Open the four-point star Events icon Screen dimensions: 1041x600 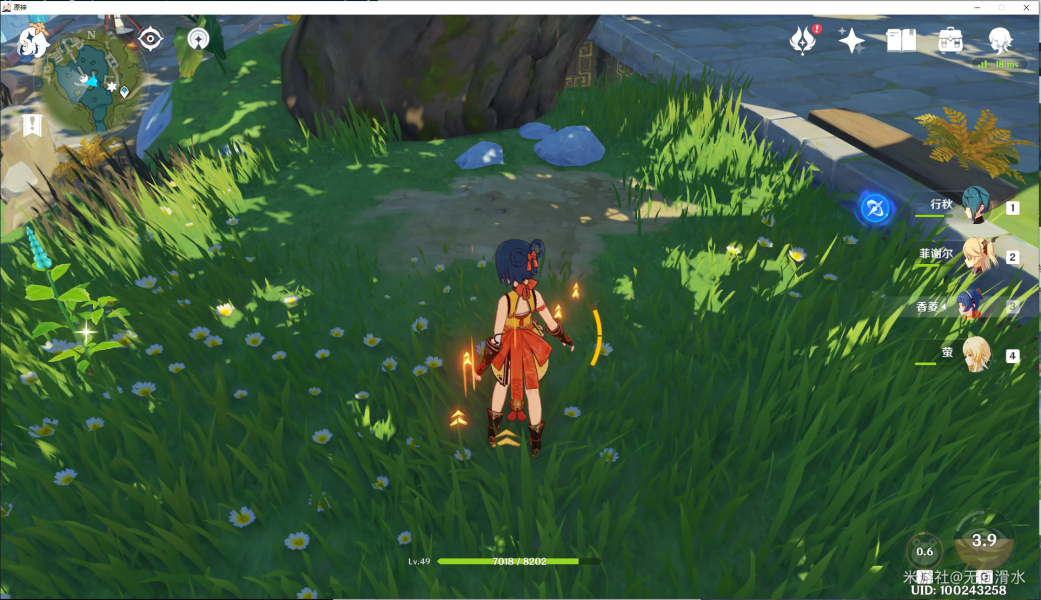pos(852,40)
